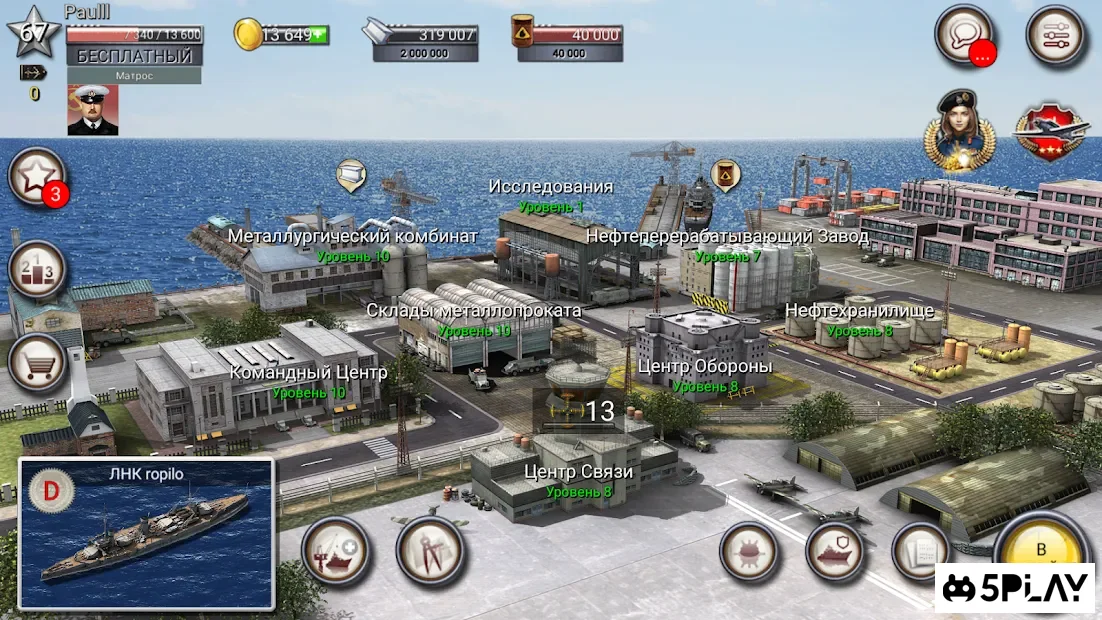The width and height of the screenshot is (1102, 620).
Task: Add gold coins with the plus button
Action: pyautogui.click(x=319, y=35)
